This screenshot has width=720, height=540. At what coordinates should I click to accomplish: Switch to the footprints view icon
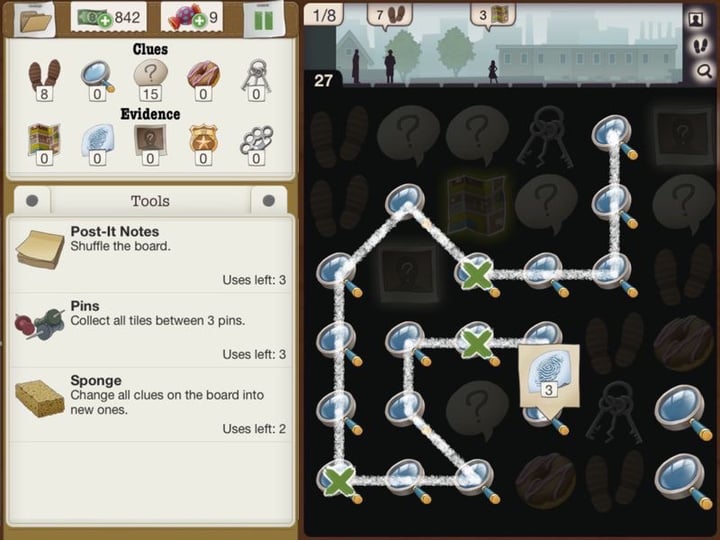(x=699, y=45)
